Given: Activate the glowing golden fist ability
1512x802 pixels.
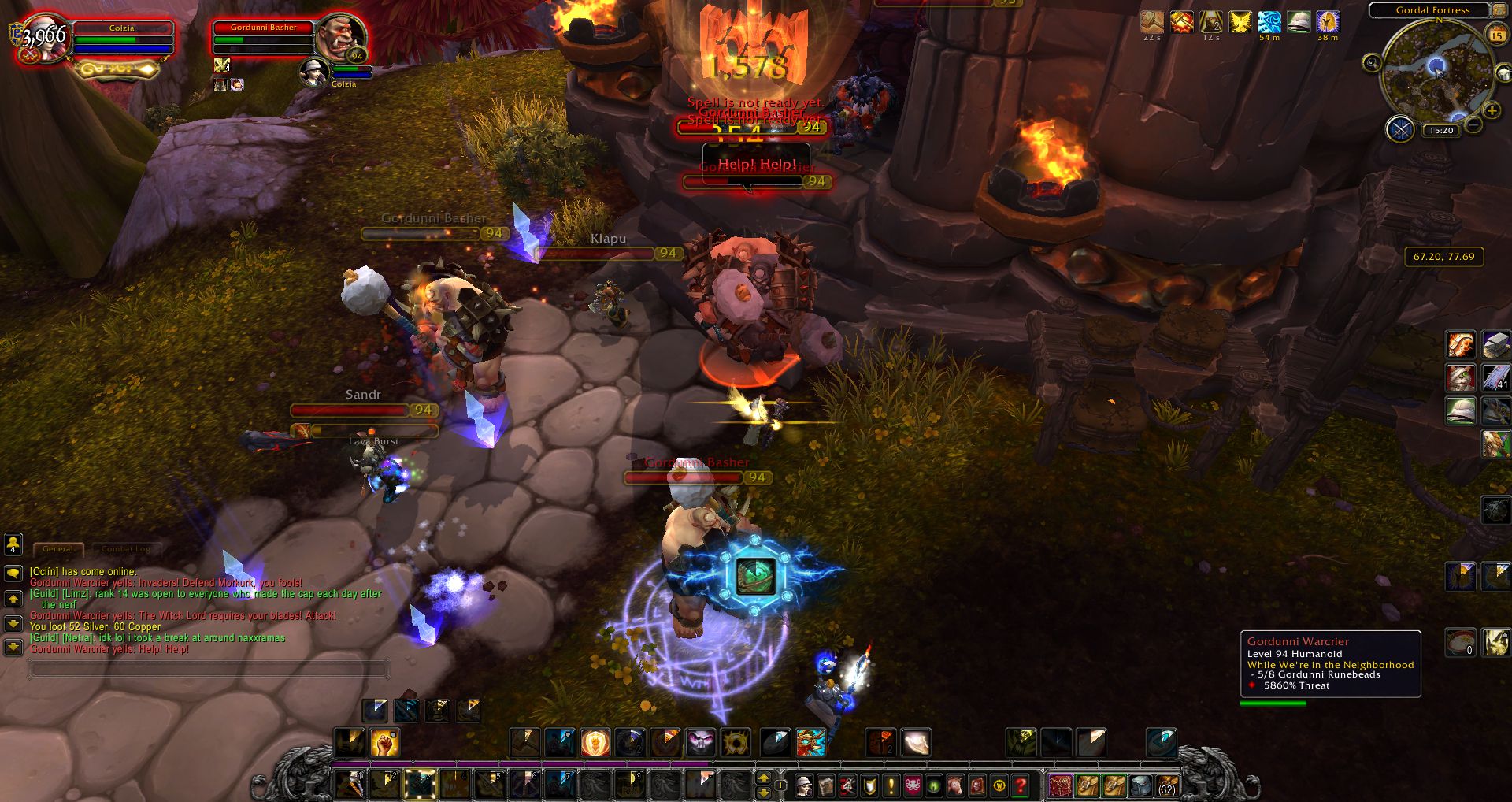Looking at the screenshot, I should (385, 743).
